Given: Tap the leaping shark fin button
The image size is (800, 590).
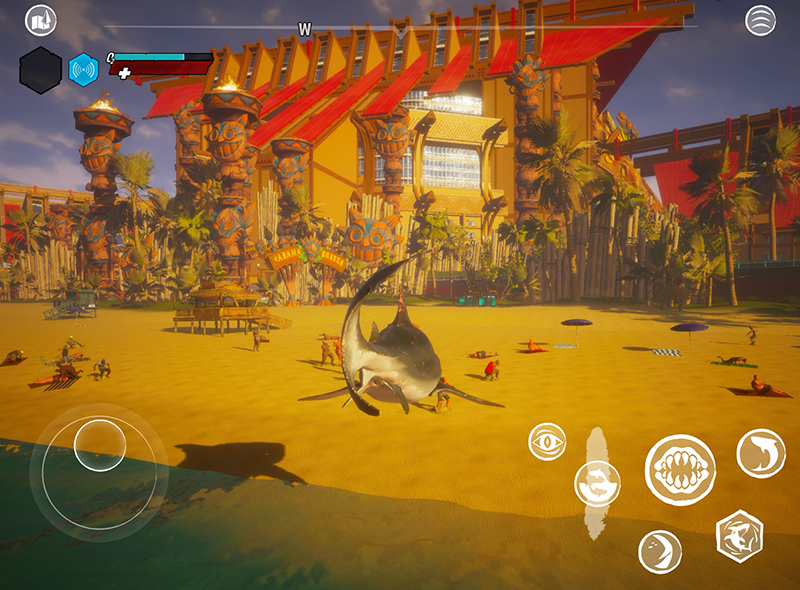Looking at the screenshot, I should coord(761,453).
